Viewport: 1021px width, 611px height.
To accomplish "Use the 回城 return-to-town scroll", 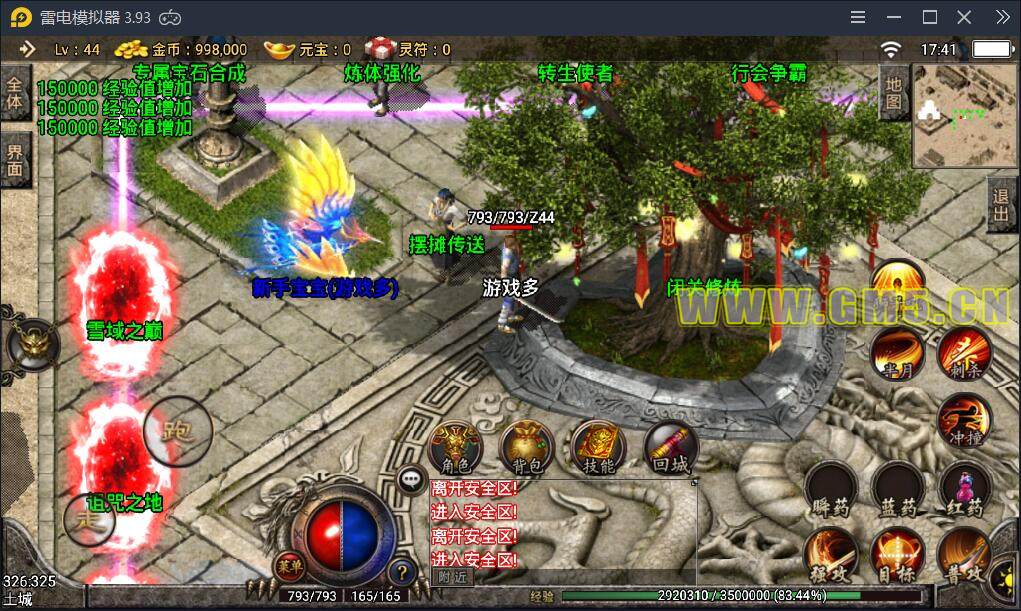I will click(x=668, y=446).
